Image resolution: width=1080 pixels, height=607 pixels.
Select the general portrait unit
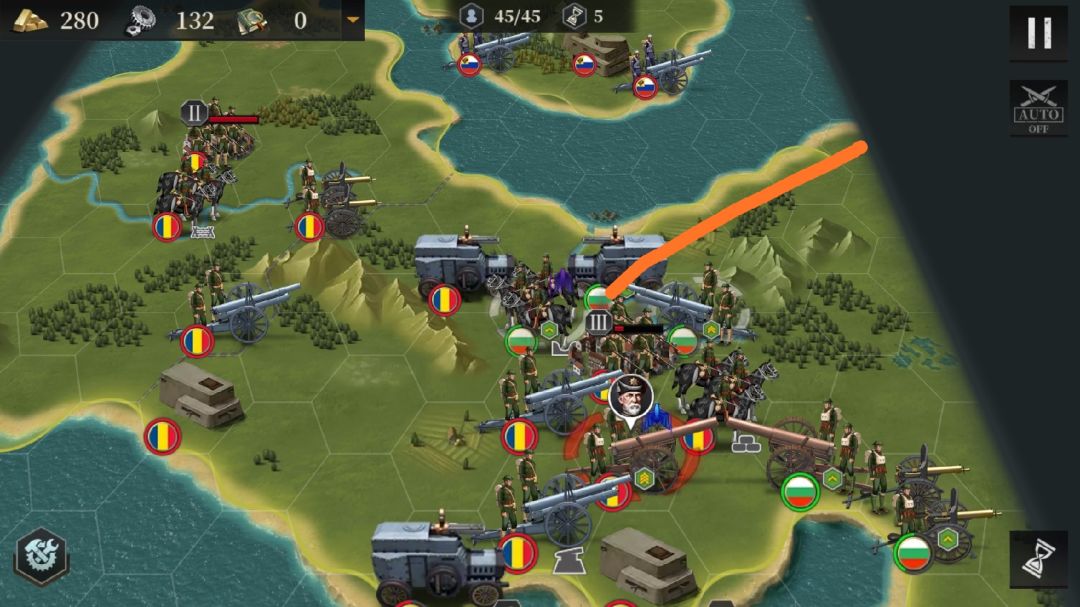pos(630,397)
